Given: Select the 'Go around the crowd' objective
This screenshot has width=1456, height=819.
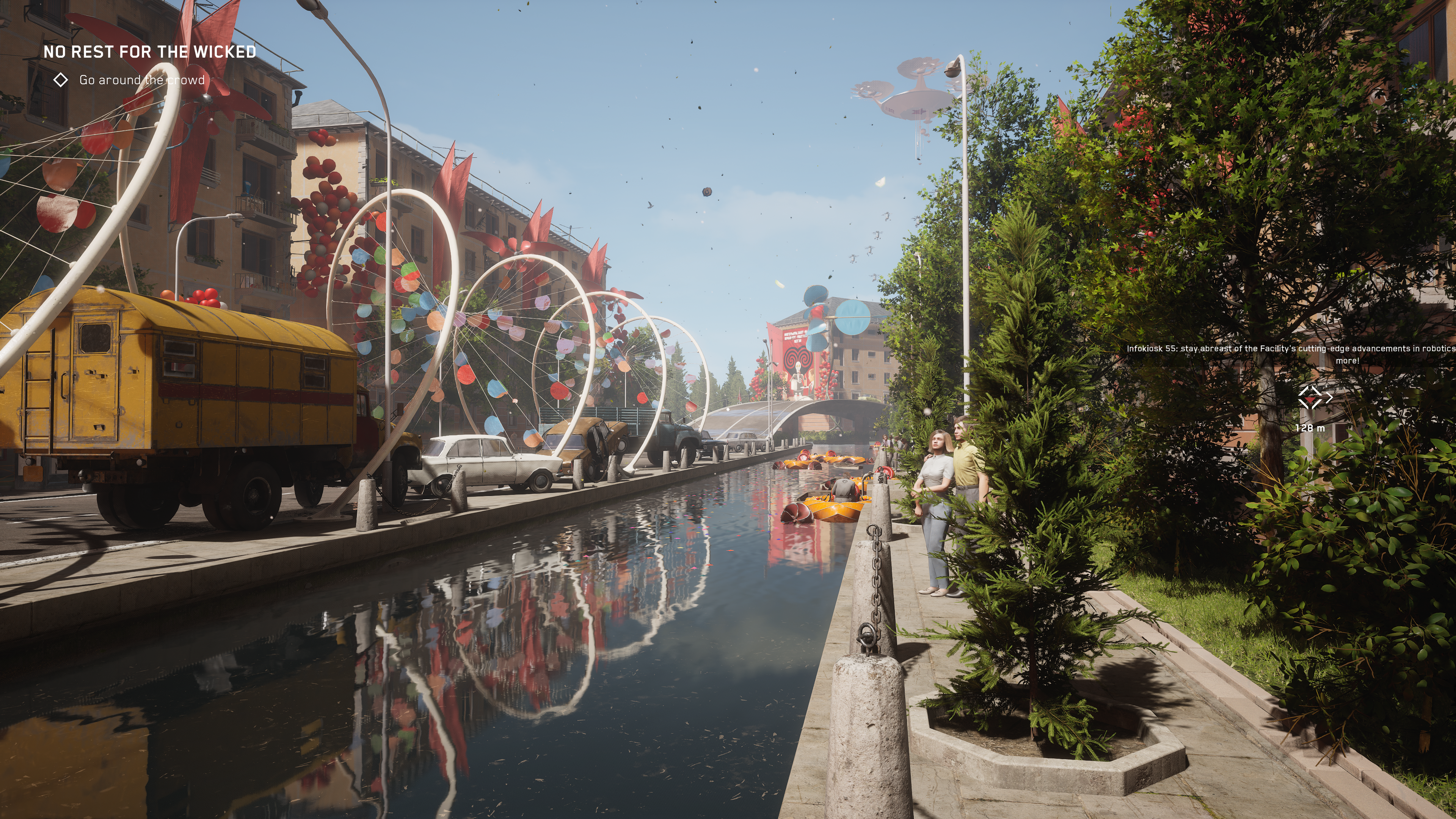Looking at the screenshot, I should [141, 80].
